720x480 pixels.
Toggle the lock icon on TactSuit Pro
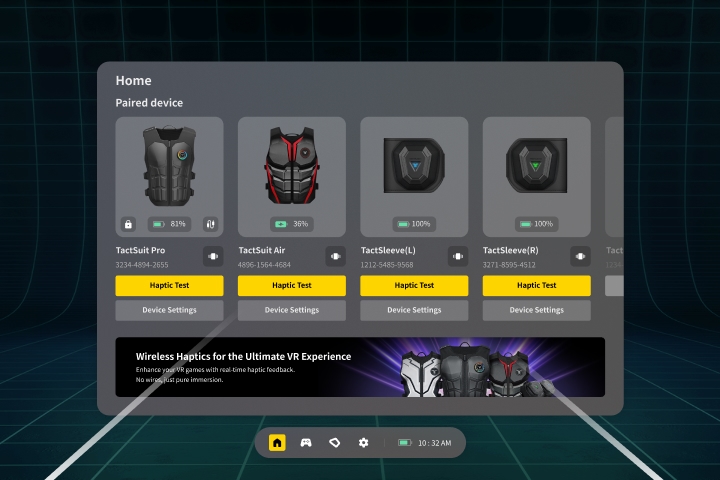pos(128,224)
